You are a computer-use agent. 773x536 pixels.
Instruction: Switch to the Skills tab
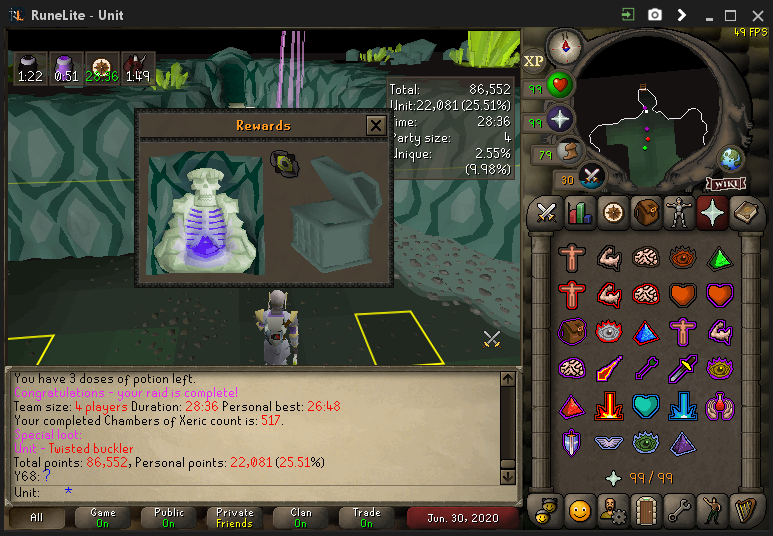tap(579, 212)
